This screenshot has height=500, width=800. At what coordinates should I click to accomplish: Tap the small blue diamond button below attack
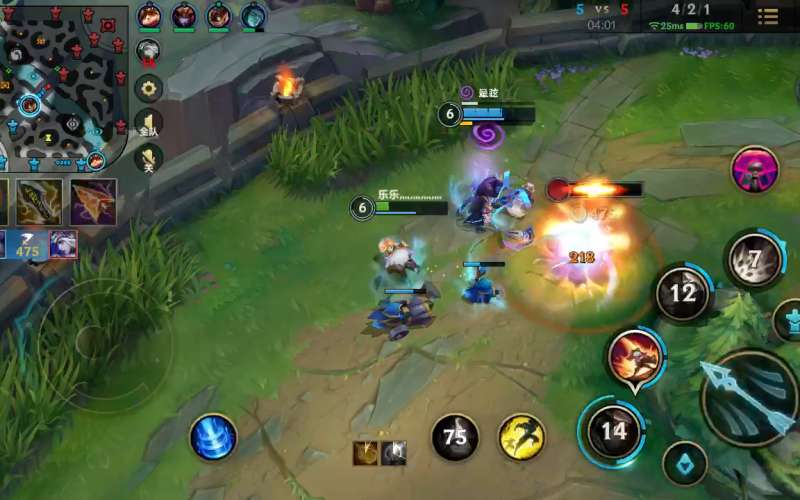(x=685, y=463)
